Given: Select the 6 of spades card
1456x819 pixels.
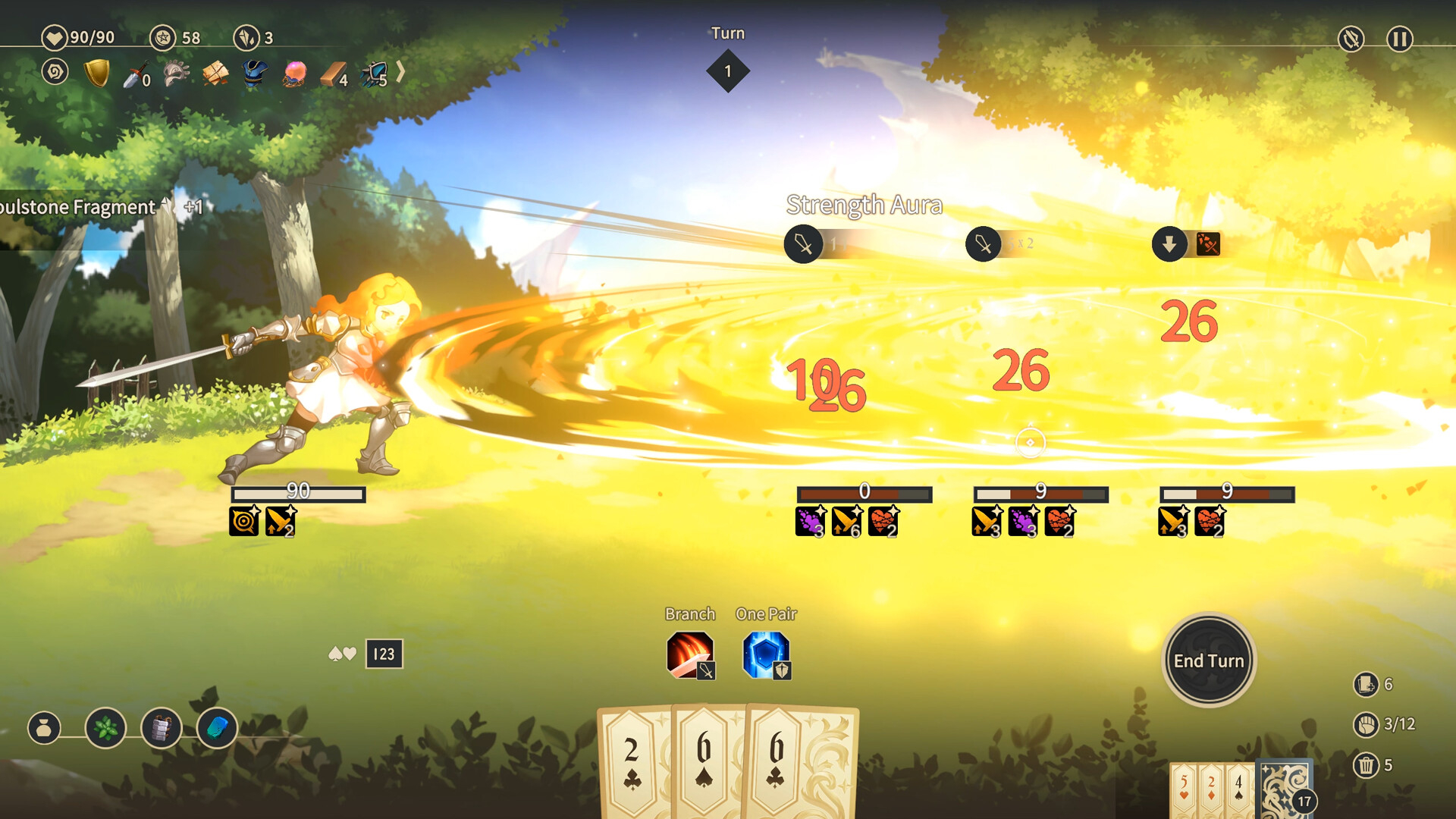Looking at the screenshot, I should pos(705,762).
